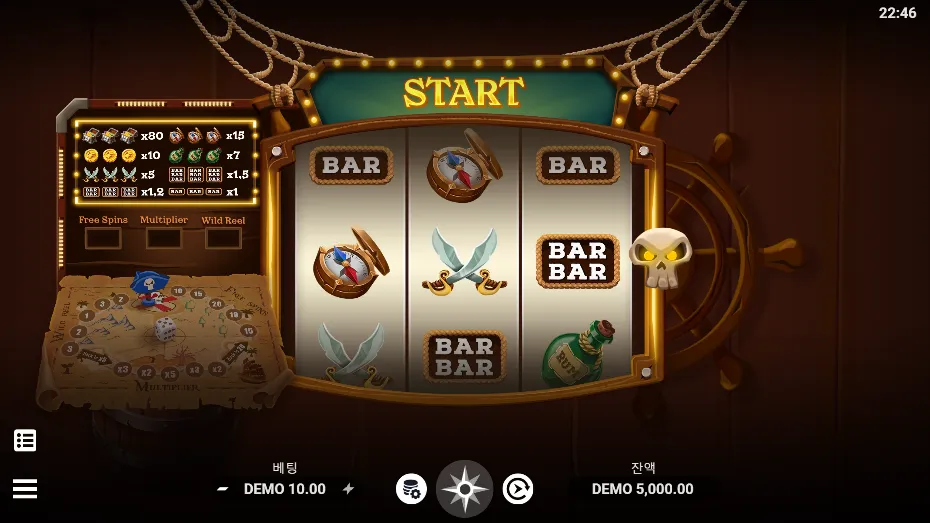Viewport: 930px width, 523px height.
Task: Open the paytable payout board
Action: (165, 163)
